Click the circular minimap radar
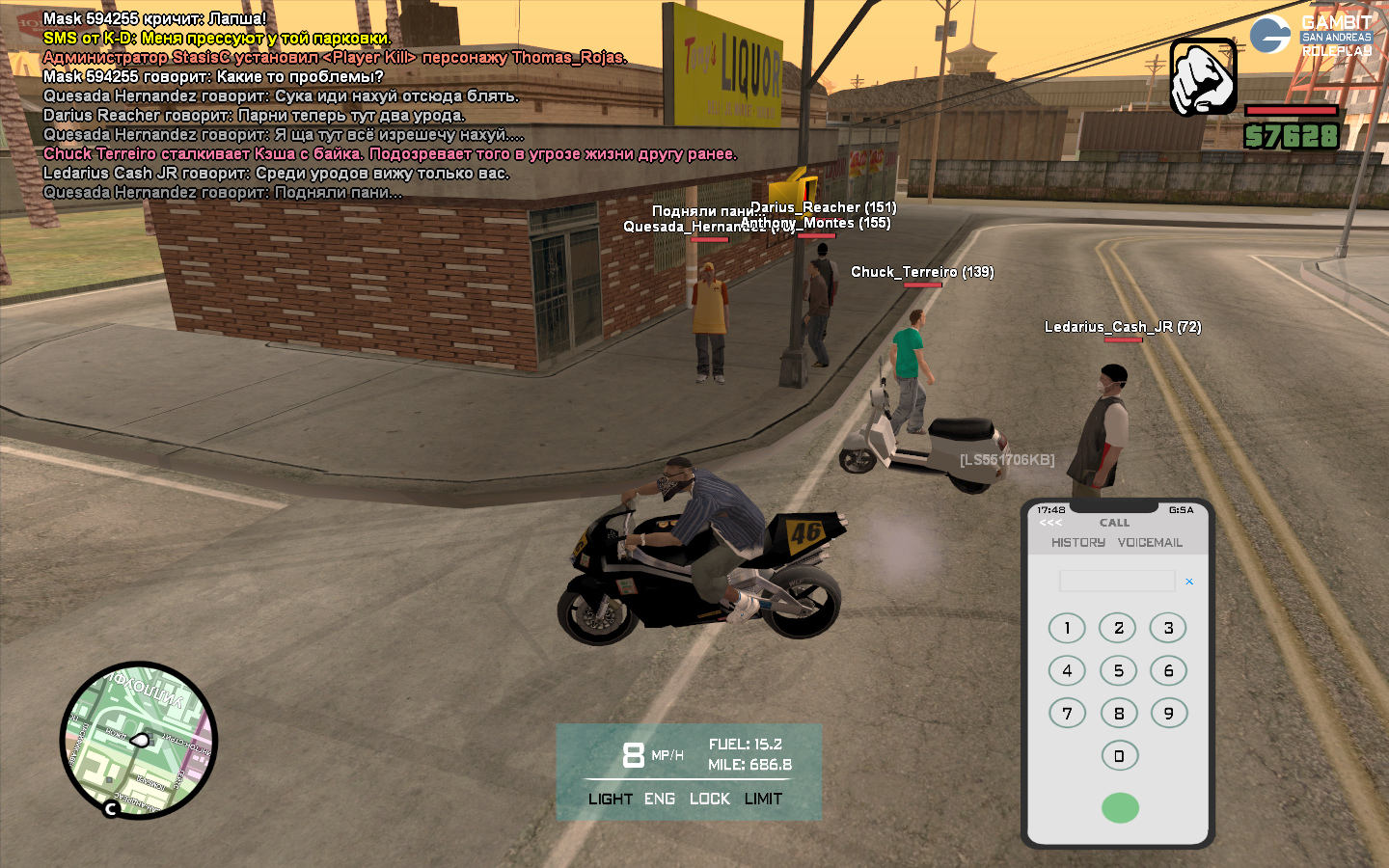This screenshot has width=1389, height=868. 139,740
